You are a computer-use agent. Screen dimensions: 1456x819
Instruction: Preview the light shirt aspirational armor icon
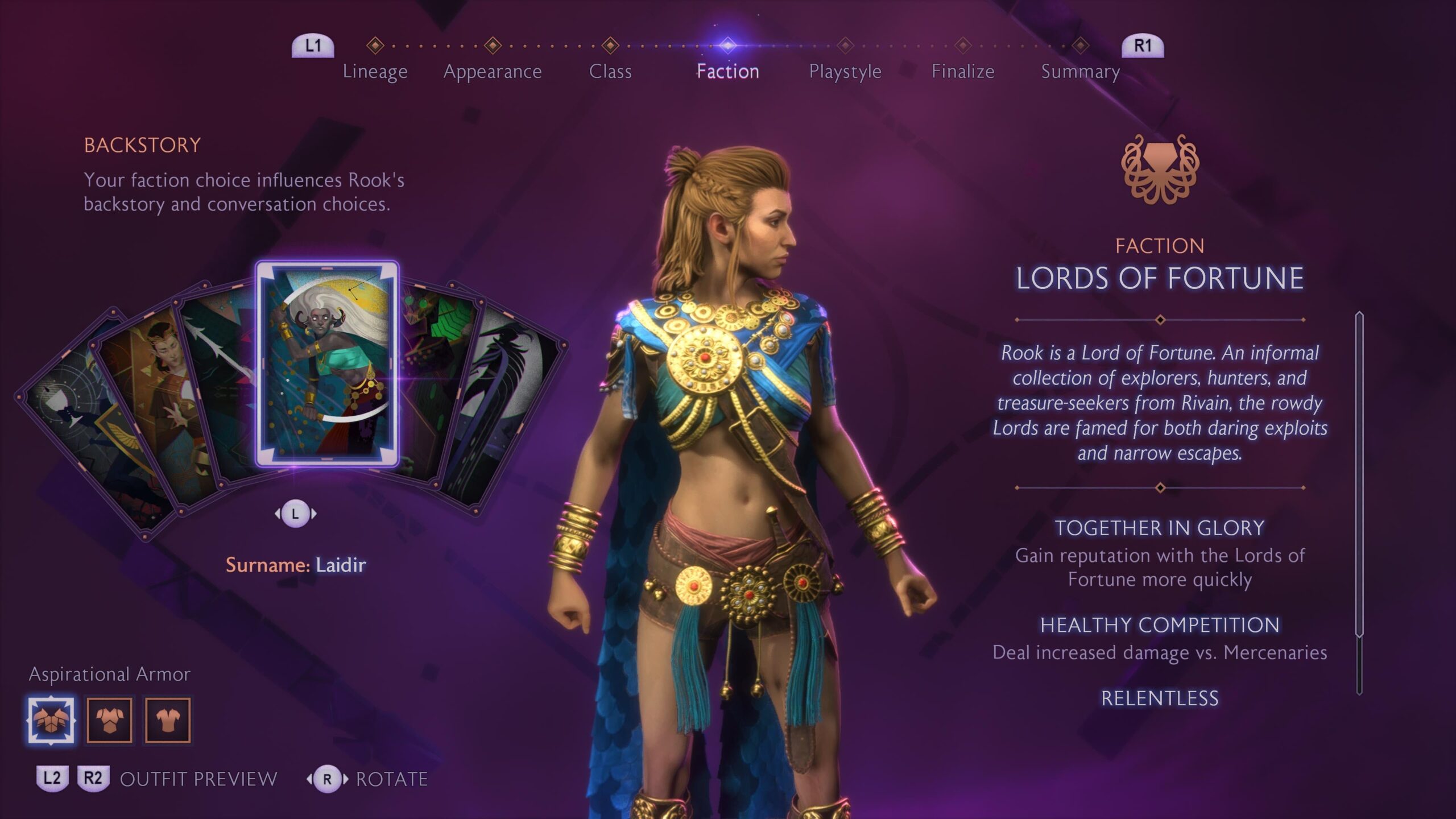pyautogui.click(x=168, y=720)
